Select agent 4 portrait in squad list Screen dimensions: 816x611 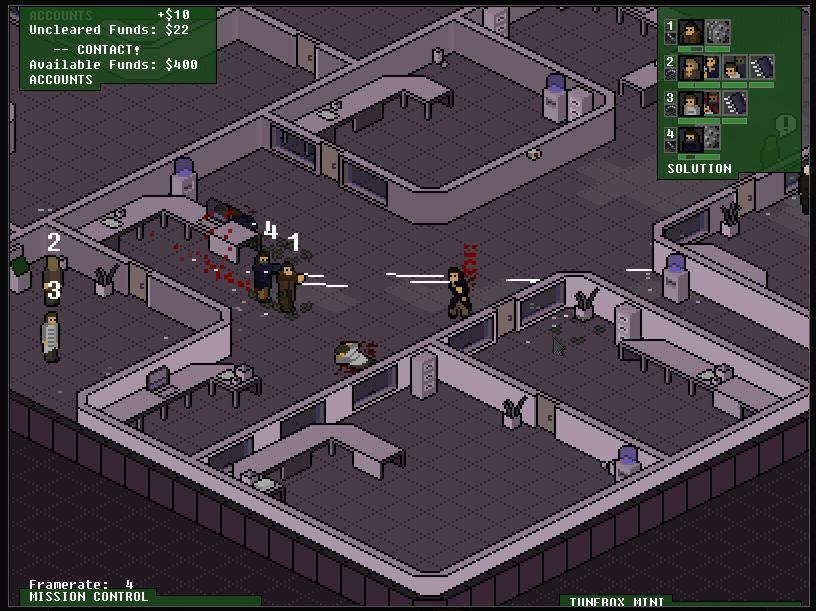tap(692, 139)
